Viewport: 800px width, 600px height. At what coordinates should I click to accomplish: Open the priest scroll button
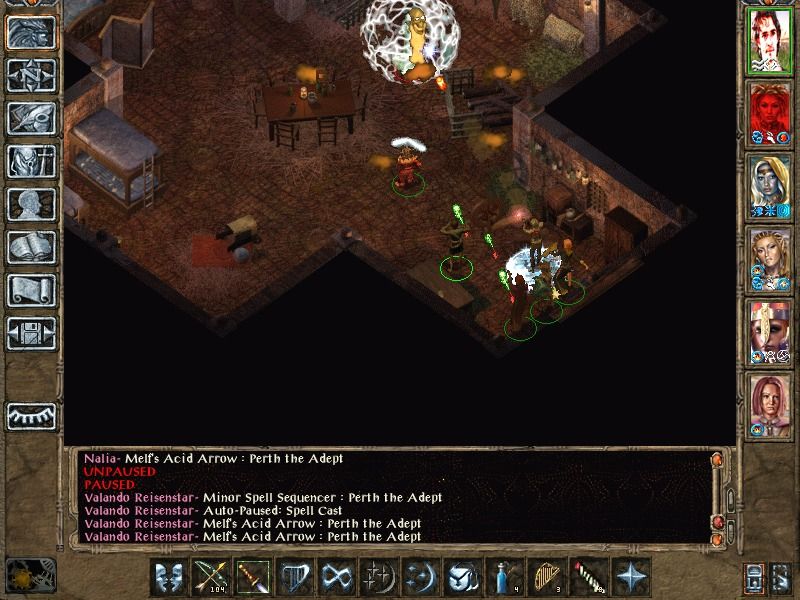coord(31,290)
